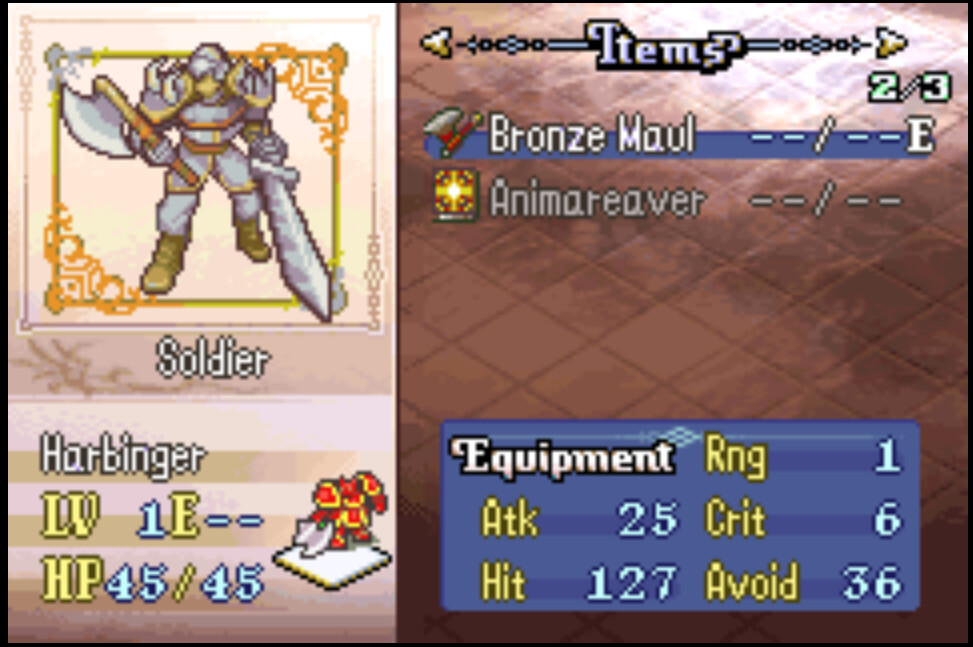973x647 pixels.
Task: Select the Animareaver tome row
Action: 668,200
